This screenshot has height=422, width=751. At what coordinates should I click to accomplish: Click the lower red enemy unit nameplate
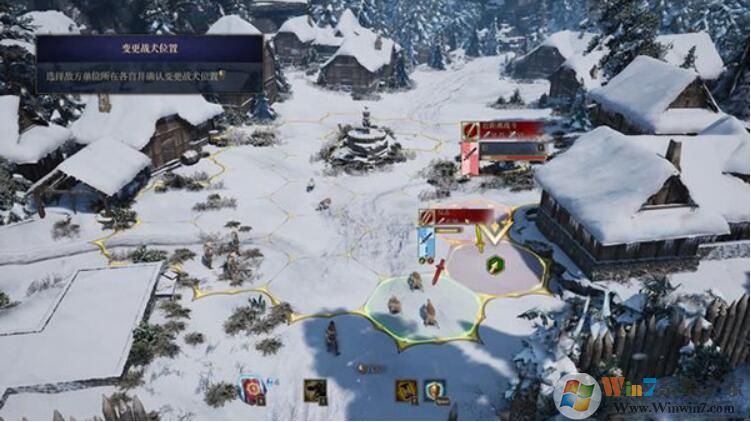pos(457,216)
